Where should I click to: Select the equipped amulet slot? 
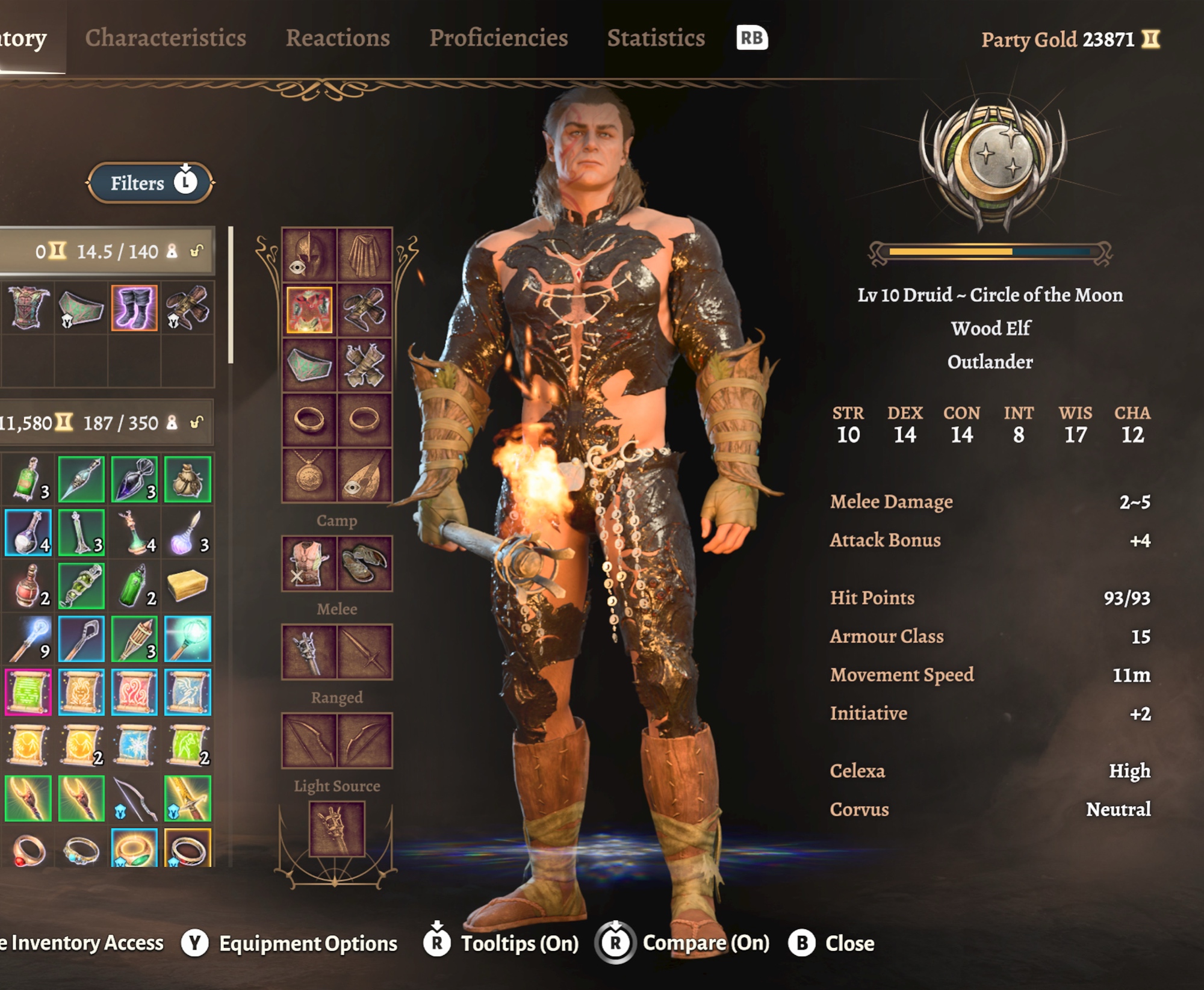309,475
